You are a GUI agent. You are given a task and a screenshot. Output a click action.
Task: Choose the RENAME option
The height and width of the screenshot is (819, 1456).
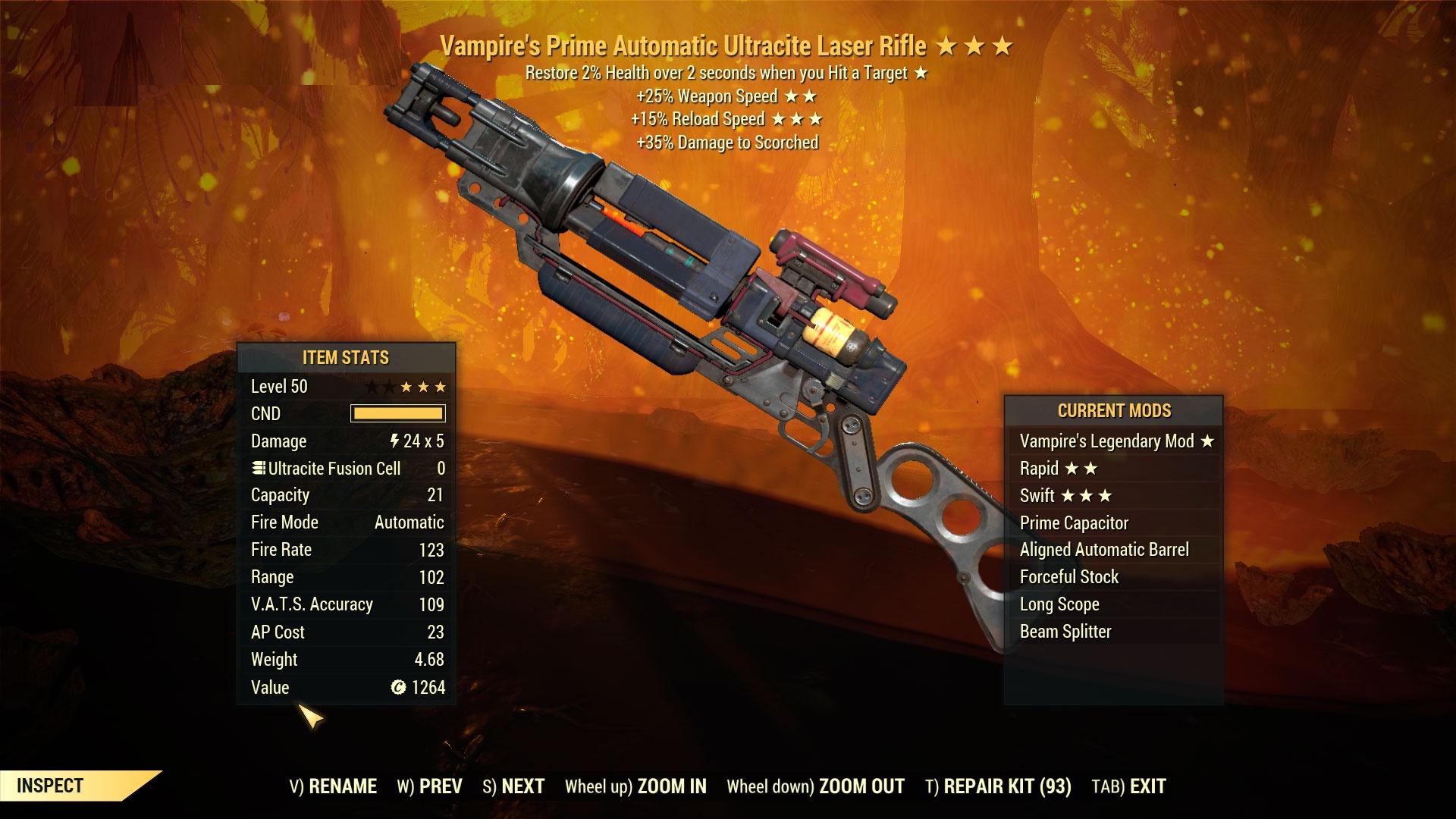tap(334, 786)
